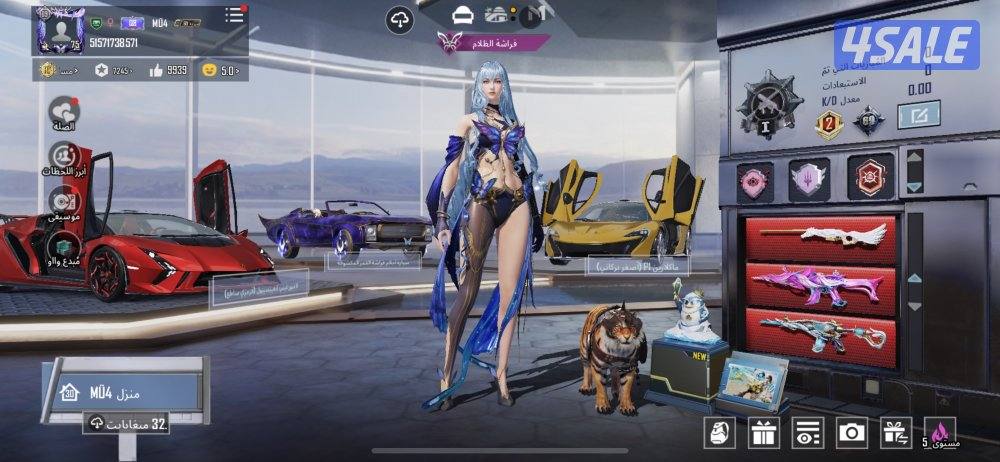Screen dimensions: 1000x462
Task: Open the flame level 5 icon
Action: click(940, 432)
